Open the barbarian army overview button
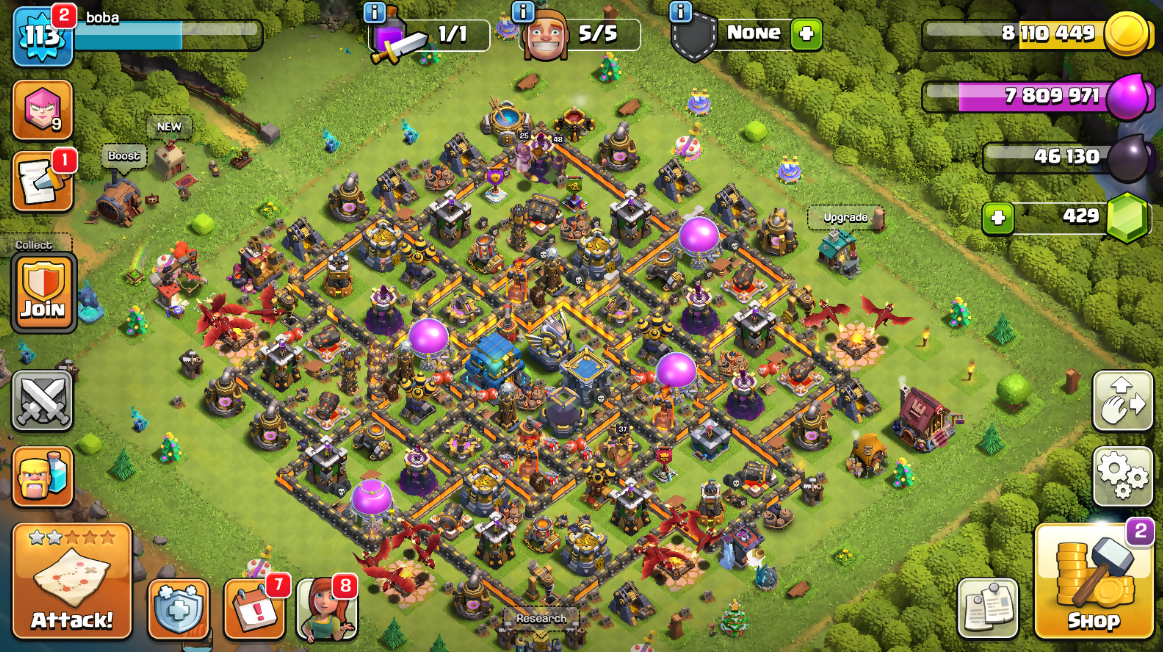1163x652 pixels. [43, 477]
